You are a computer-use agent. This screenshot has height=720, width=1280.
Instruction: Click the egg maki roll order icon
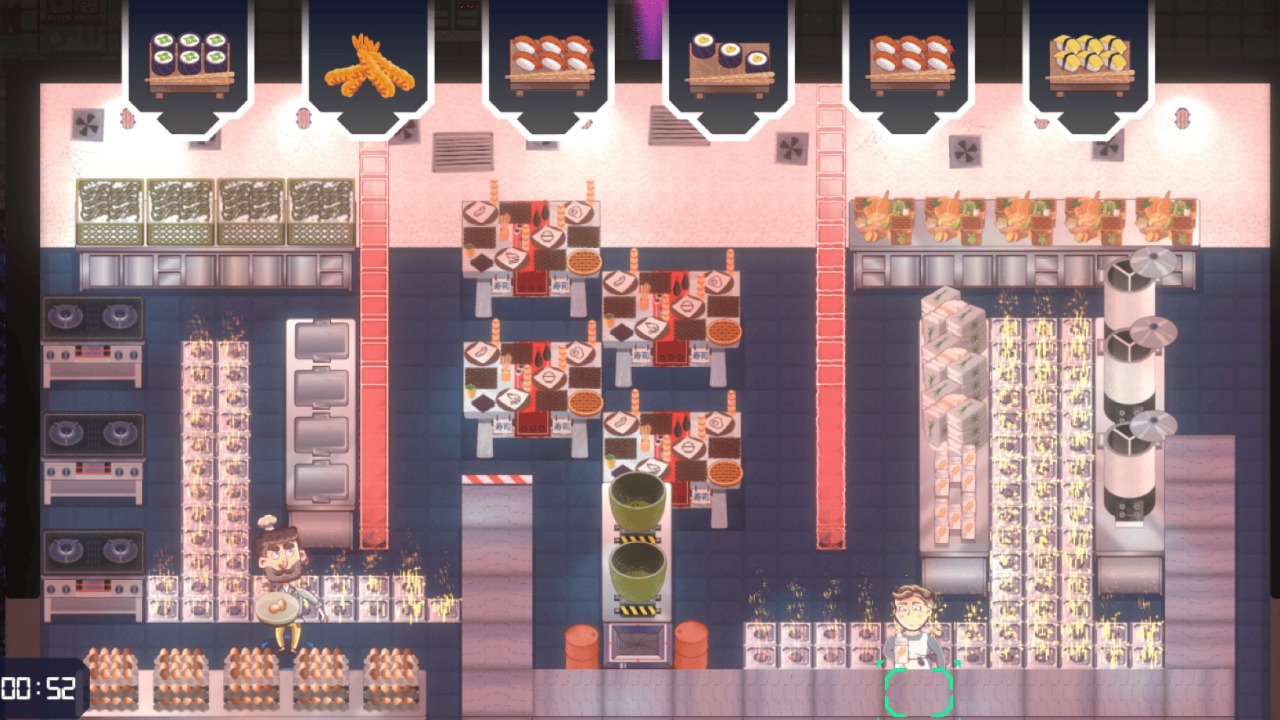pos(728,55)
